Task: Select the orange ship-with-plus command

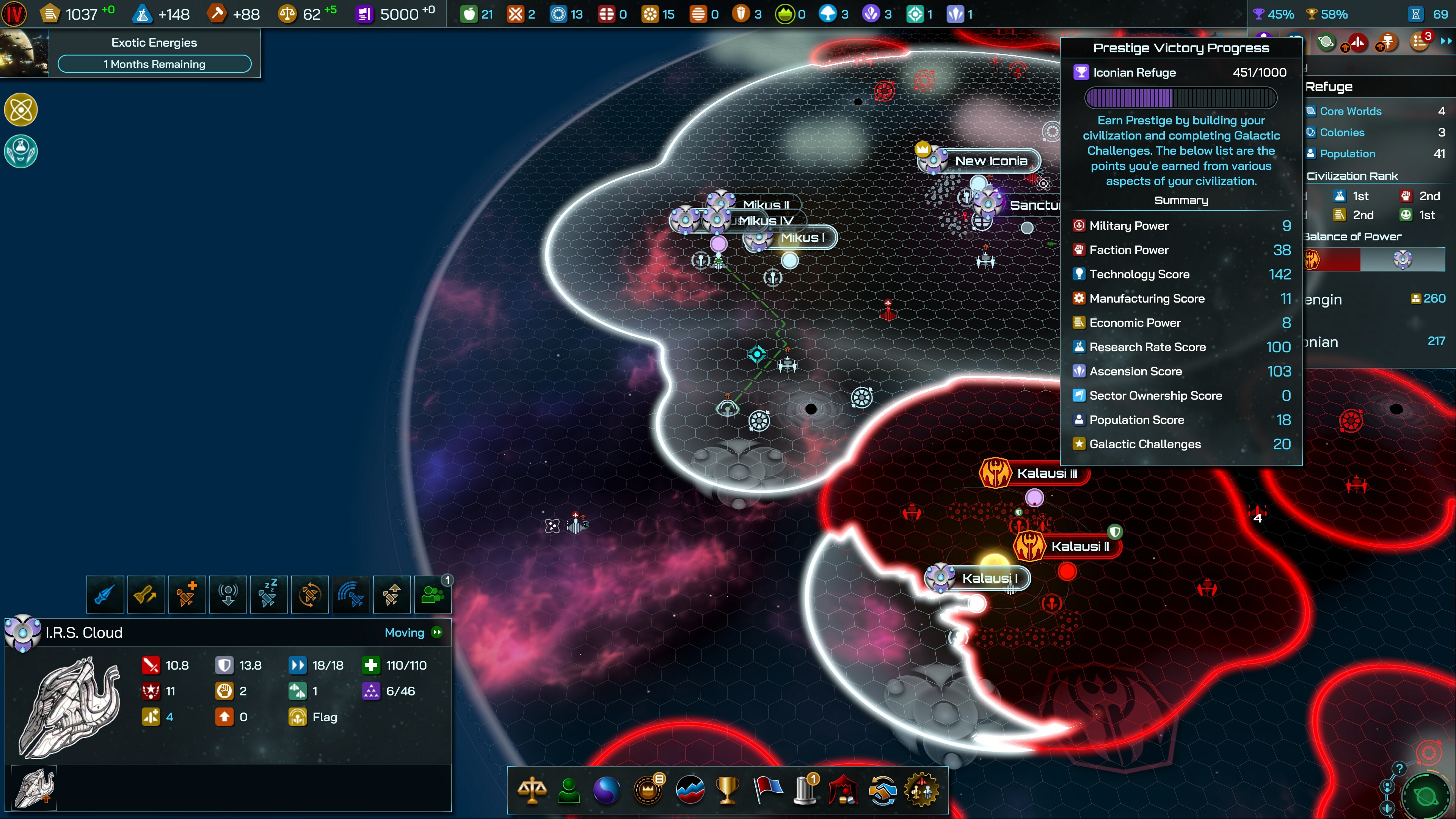Action: coord(187,594)
